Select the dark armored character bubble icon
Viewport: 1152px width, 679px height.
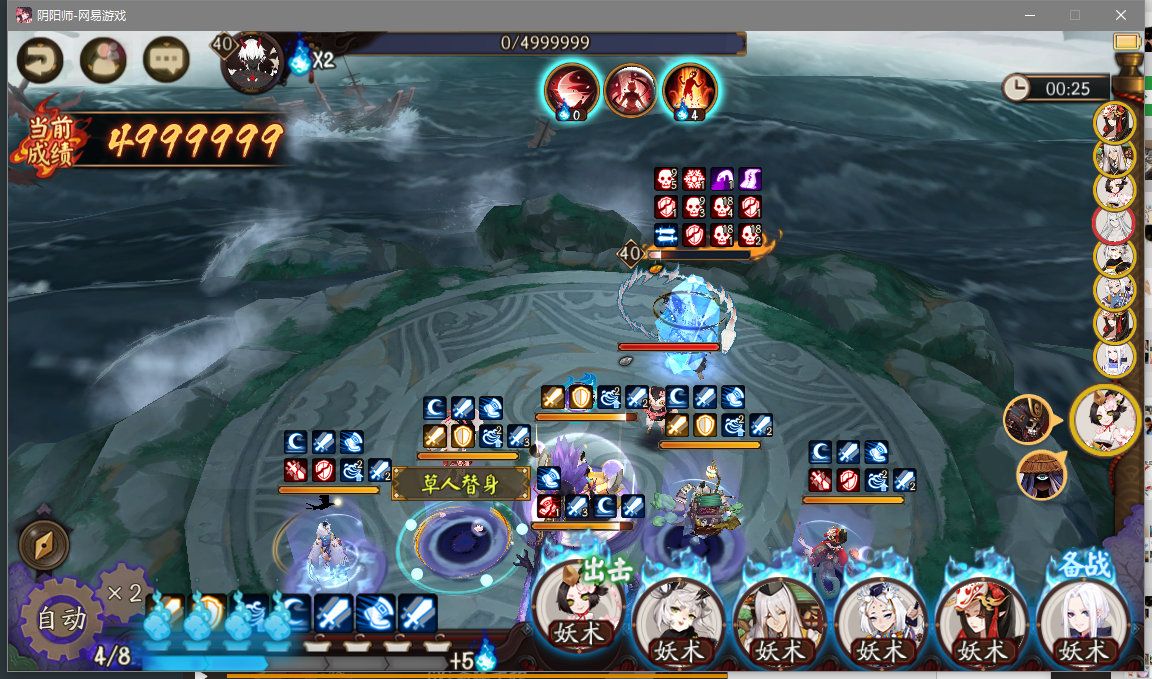tap(1027, 419)
